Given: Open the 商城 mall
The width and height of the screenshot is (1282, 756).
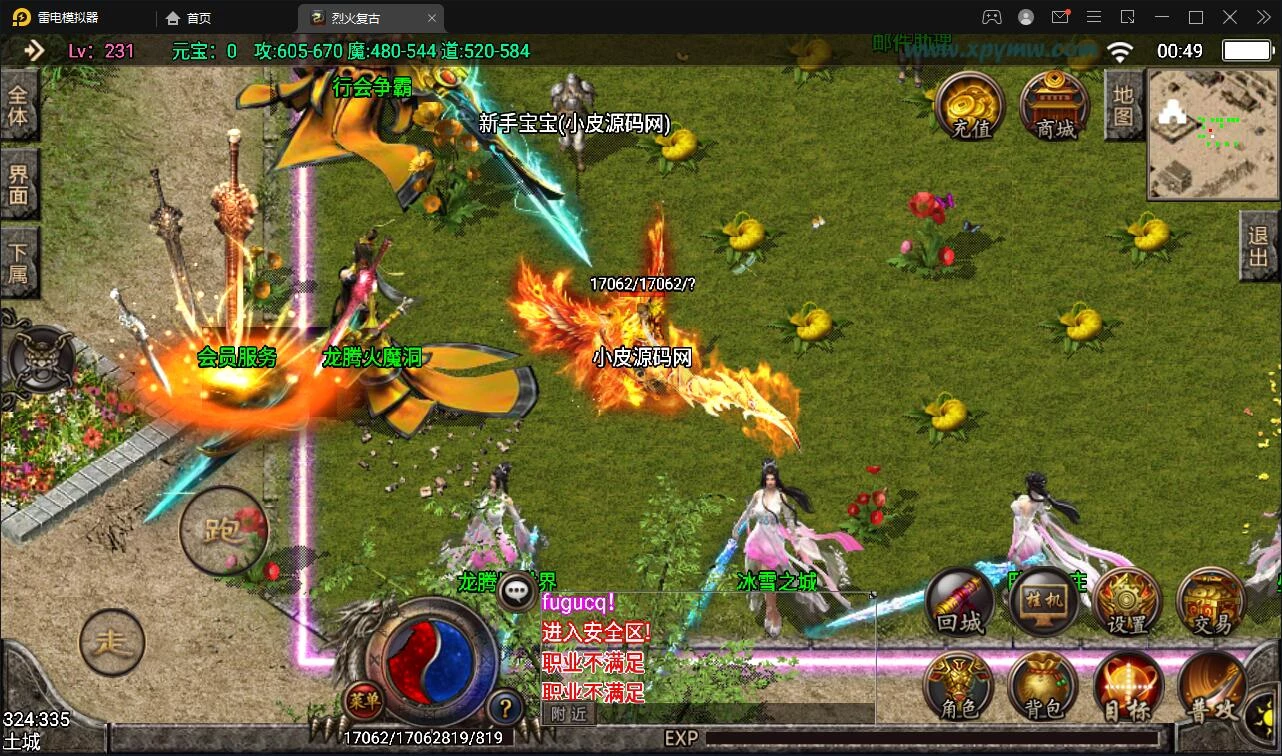Looking at the screenshot, I should pos(1054,105).
